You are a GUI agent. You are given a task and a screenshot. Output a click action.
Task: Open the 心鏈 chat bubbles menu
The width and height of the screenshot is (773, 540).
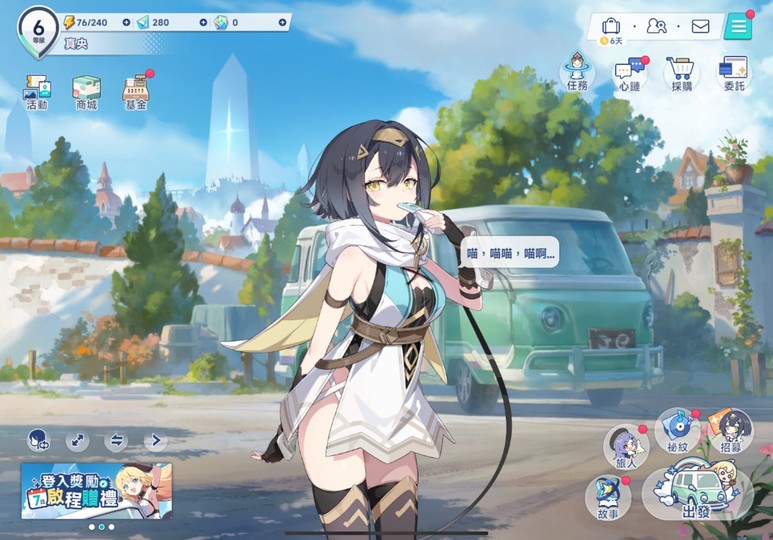click(x=630, y=74)
